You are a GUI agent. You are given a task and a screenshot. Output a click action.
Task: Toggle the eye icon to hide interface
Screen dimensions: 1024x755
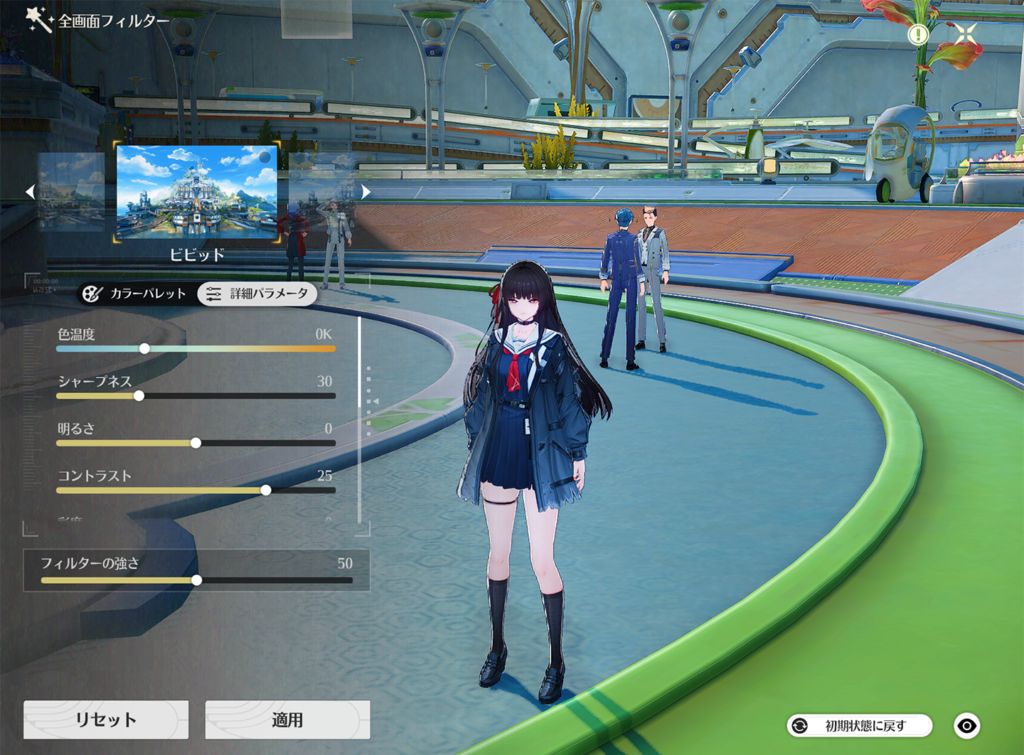[x=966, y=726]
